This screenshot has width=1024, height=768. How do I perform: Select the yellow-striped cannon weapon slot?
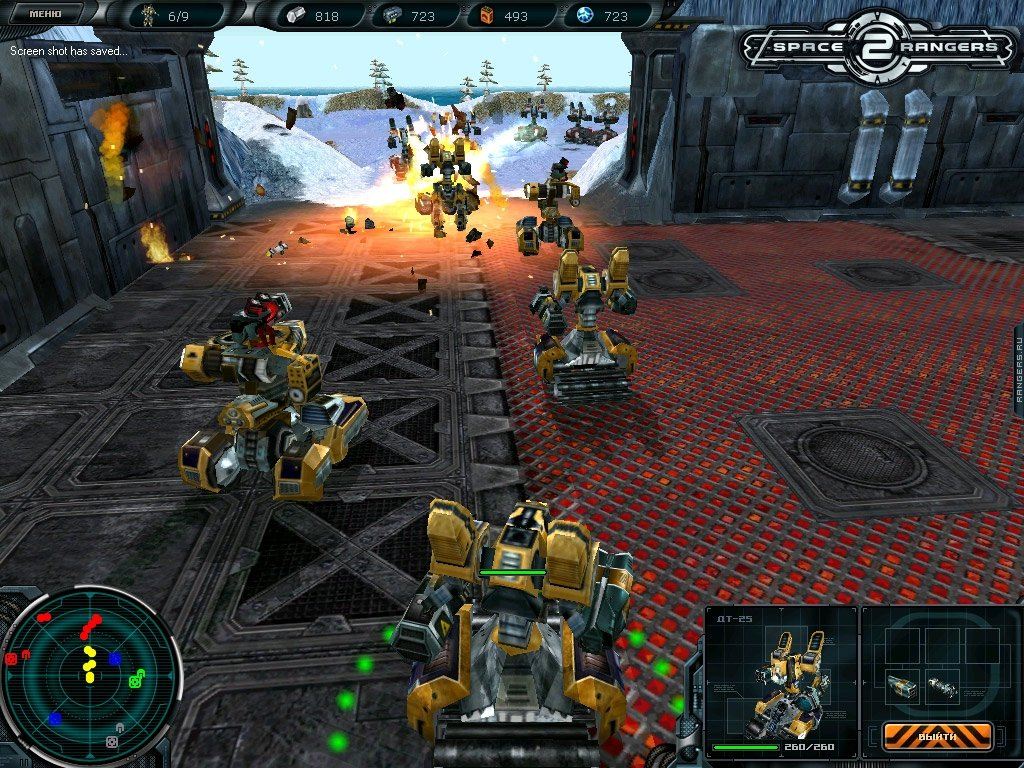(901, 685)
